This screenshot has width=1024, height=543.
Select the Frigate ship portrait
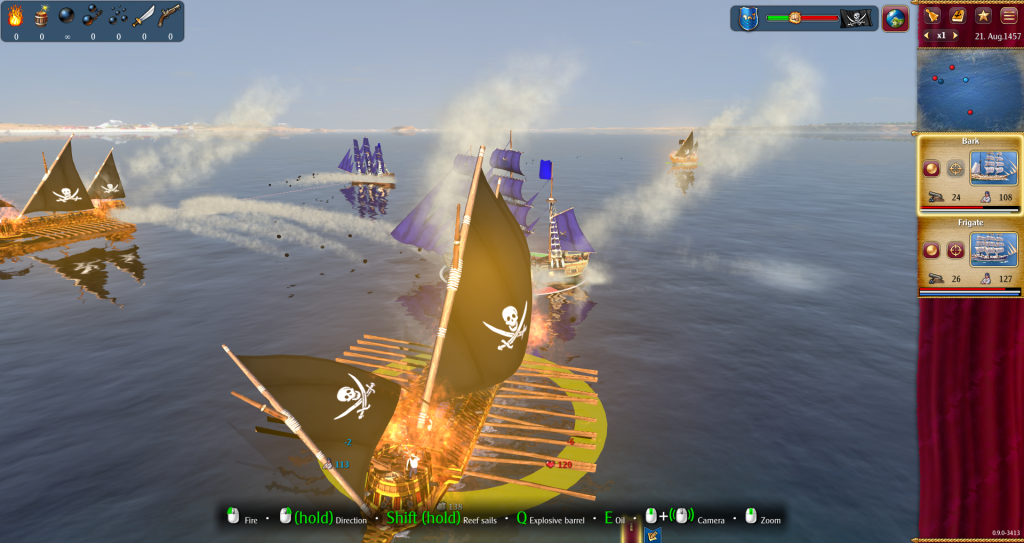[994, 249]
